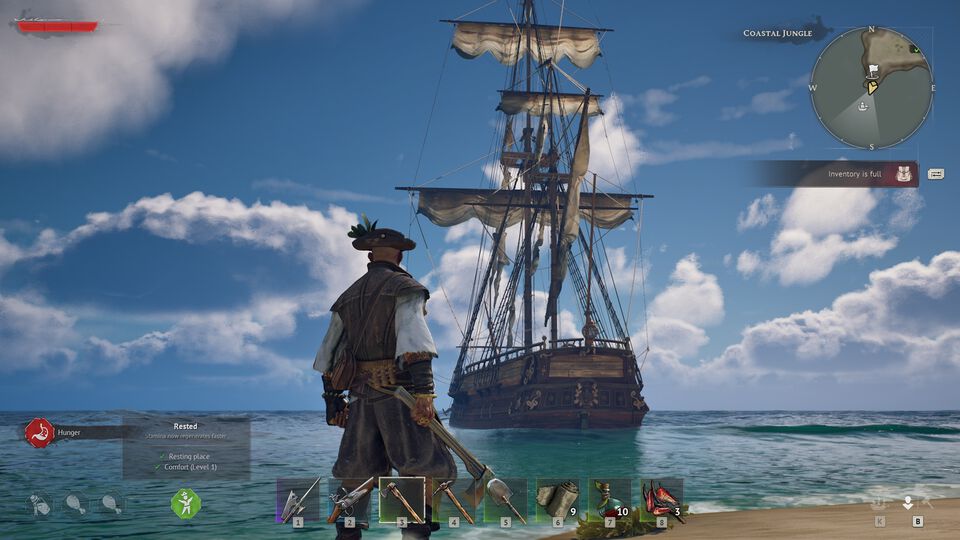Image resolution: width=960 pixels, height=540 pixels.
Task: Click the green Rested buff icon
Action: pos(185,503)
